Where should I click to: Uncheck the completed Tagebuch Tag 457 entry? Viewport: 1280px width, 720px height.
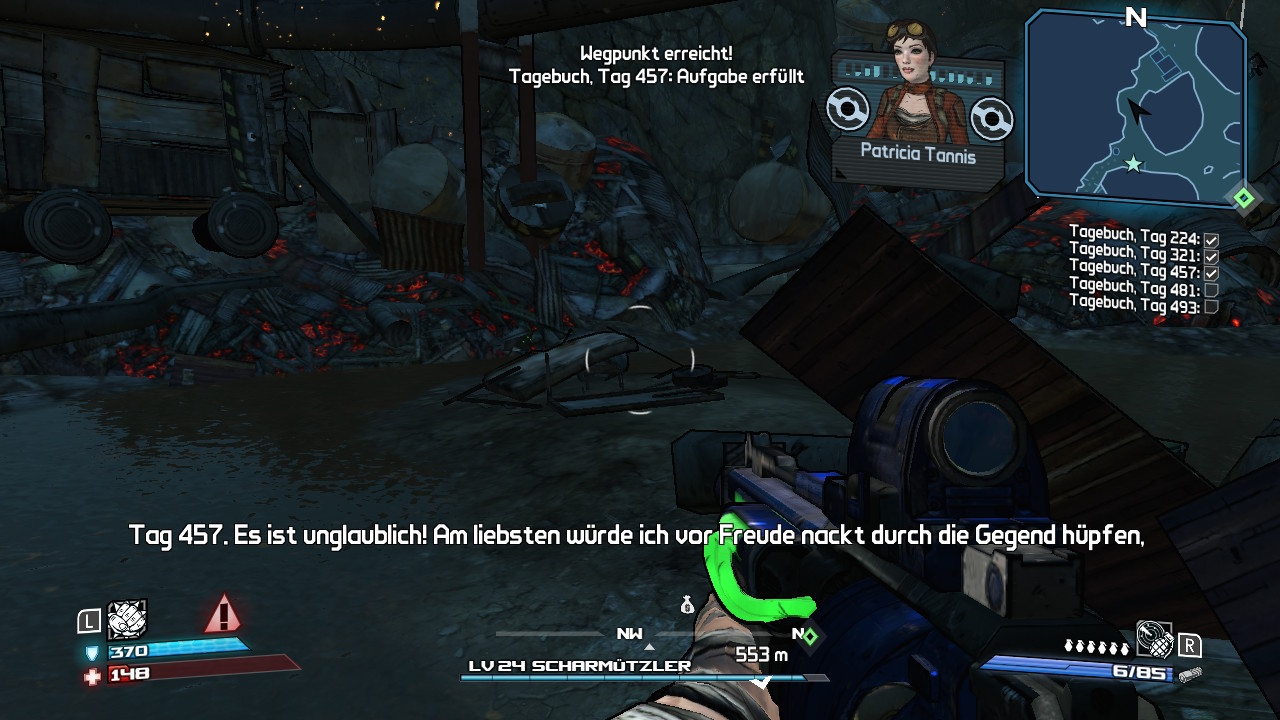click(1211, 272)
